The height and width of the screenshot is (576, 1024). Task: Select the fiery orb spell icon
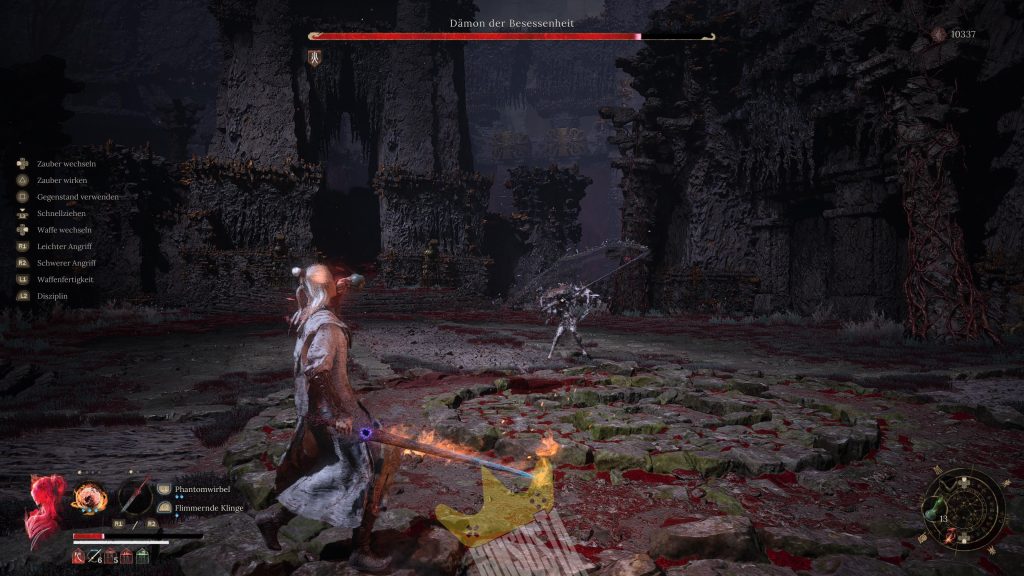tap(87, 496)
